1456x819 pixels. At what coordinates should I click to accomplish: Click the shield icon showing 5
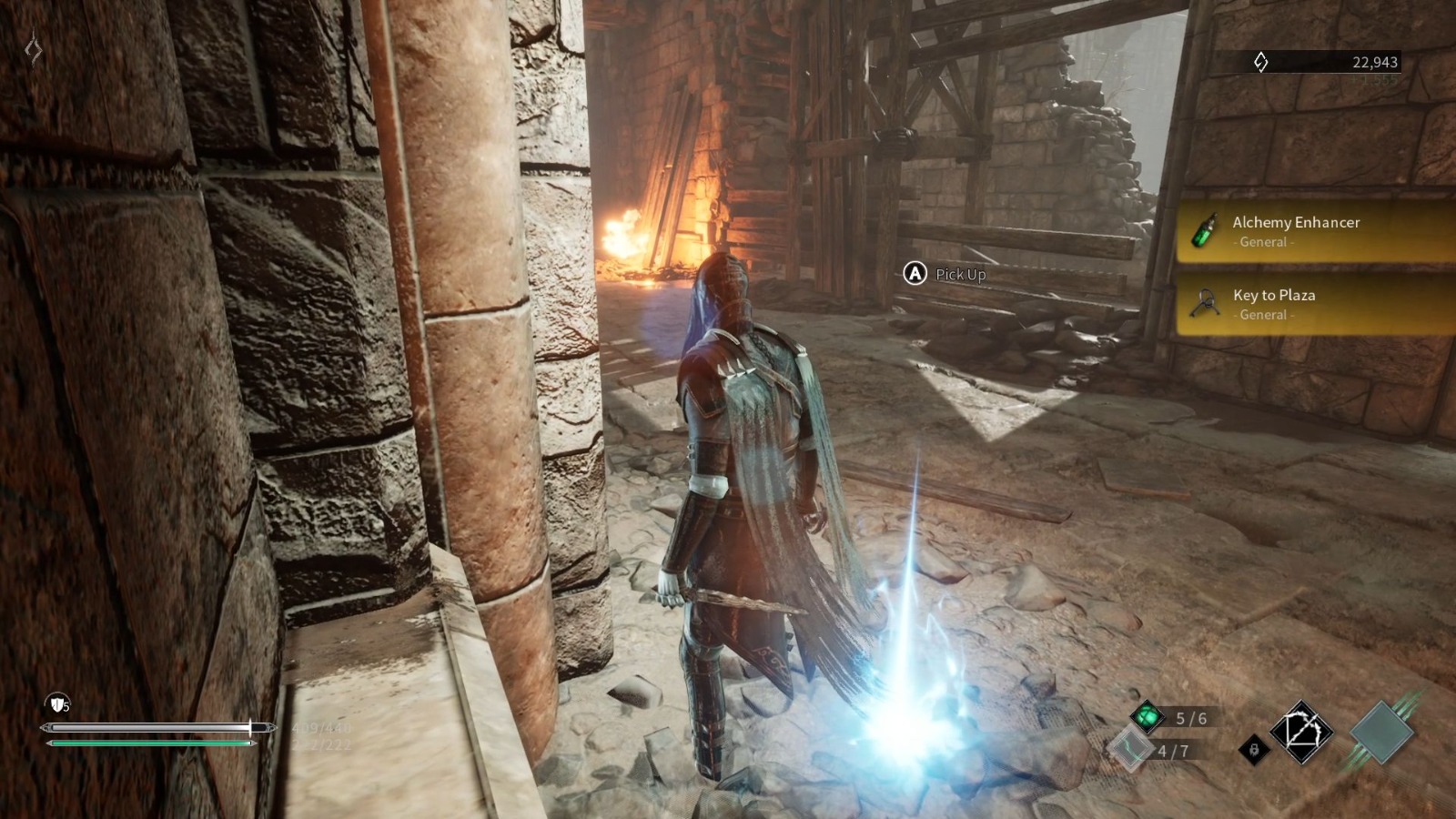tap(57, 702)
